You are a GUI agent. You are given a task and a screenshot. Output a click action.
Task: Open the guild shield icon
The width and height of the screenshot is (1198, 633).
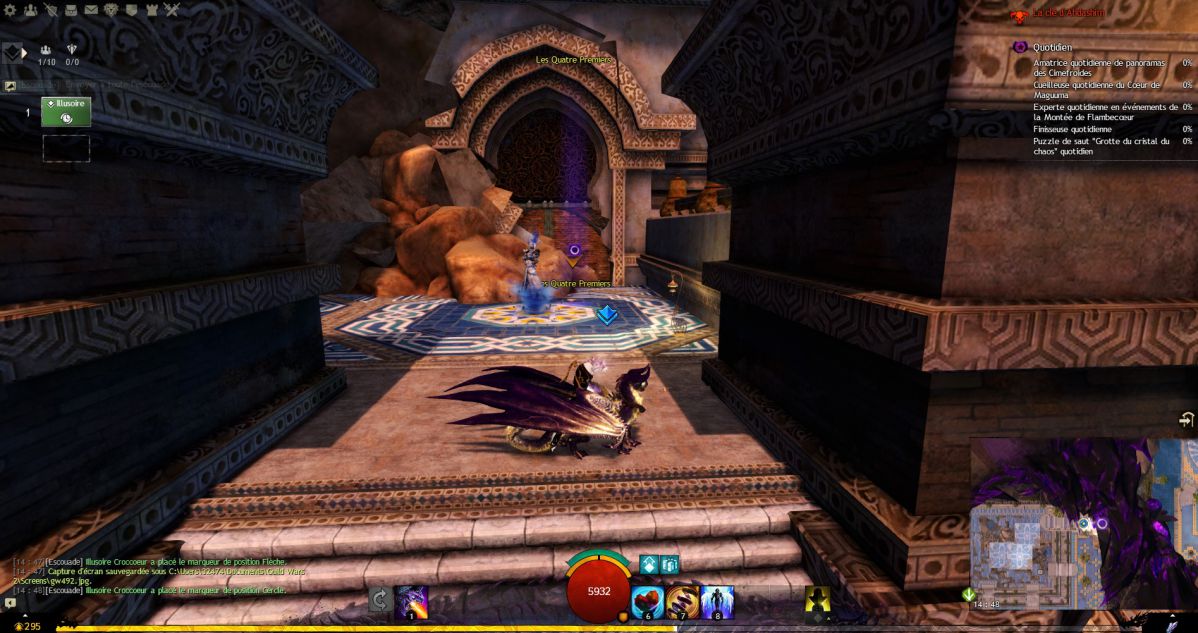pos(131,10)
